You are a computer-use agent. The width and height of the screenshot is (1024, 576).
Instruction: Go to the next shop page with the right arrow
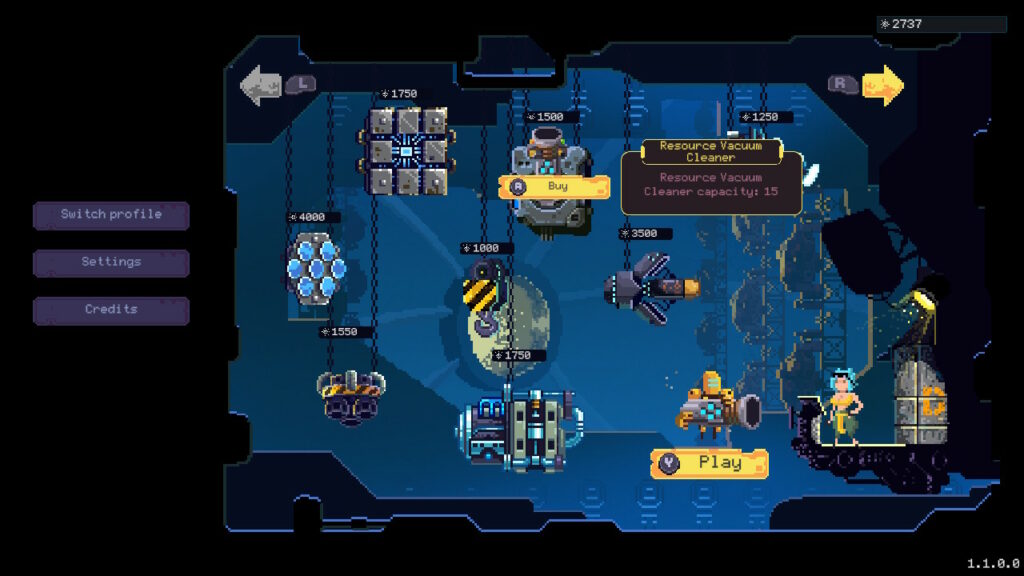tap(882, 86)
